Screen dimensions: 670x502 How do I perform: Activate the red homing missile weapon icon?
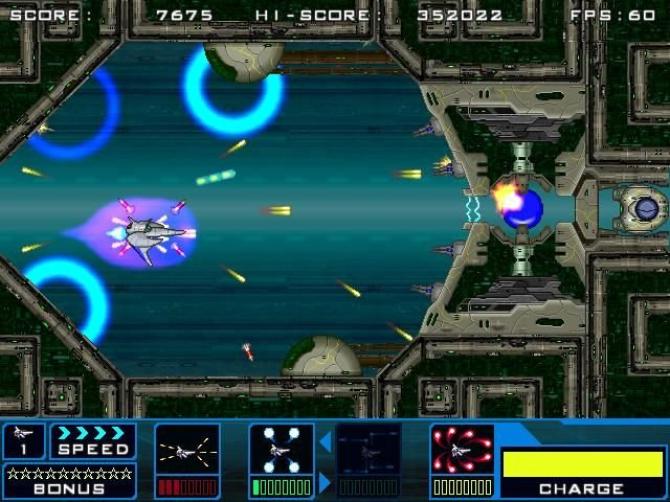point(463,452)
